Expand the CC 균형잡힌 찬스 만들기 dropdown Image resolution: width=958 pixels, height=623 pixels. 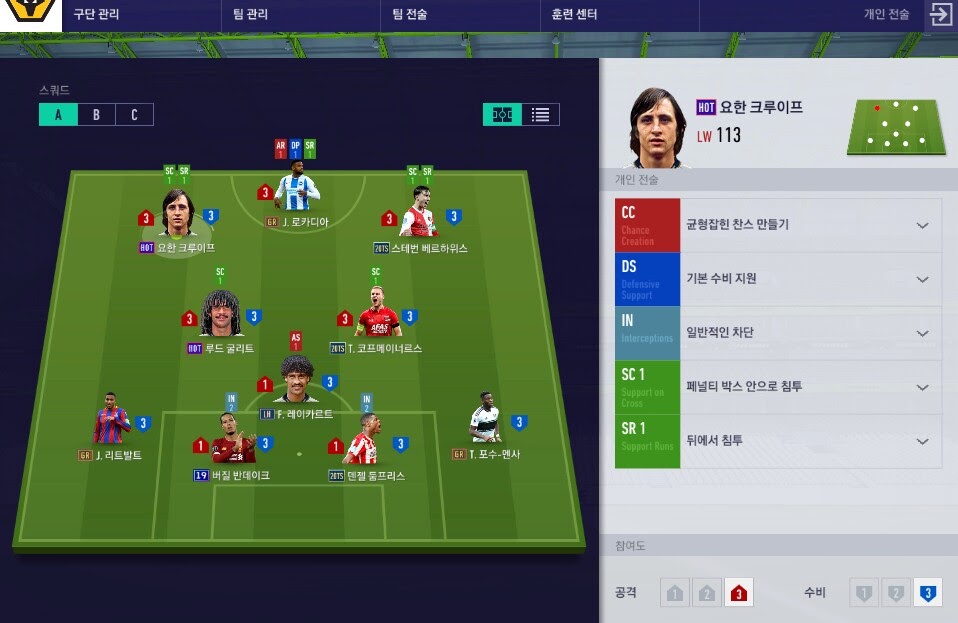(x=921, y=225)
